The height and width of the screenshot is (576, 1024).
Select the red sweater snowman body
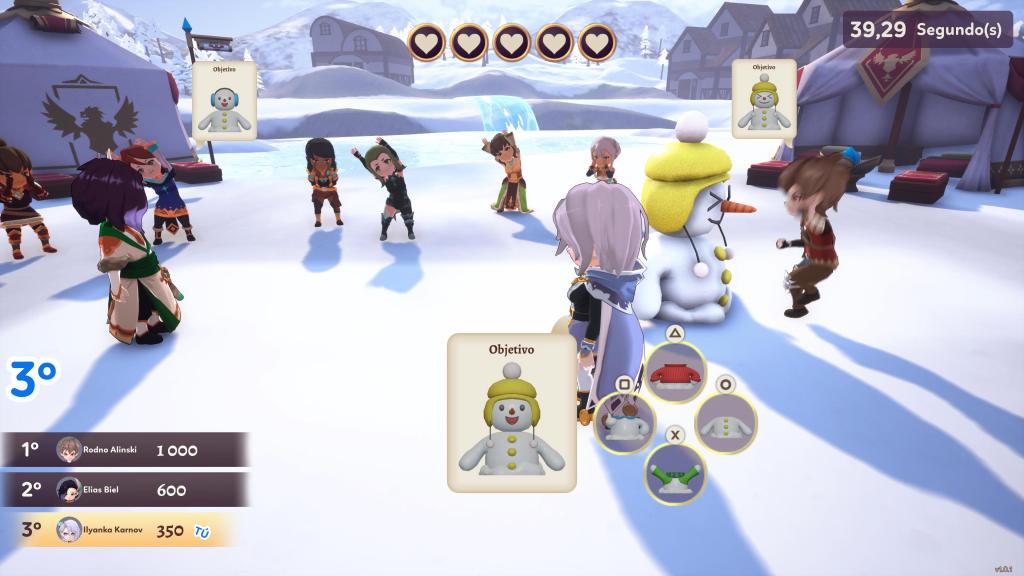(x=676, y=373)
